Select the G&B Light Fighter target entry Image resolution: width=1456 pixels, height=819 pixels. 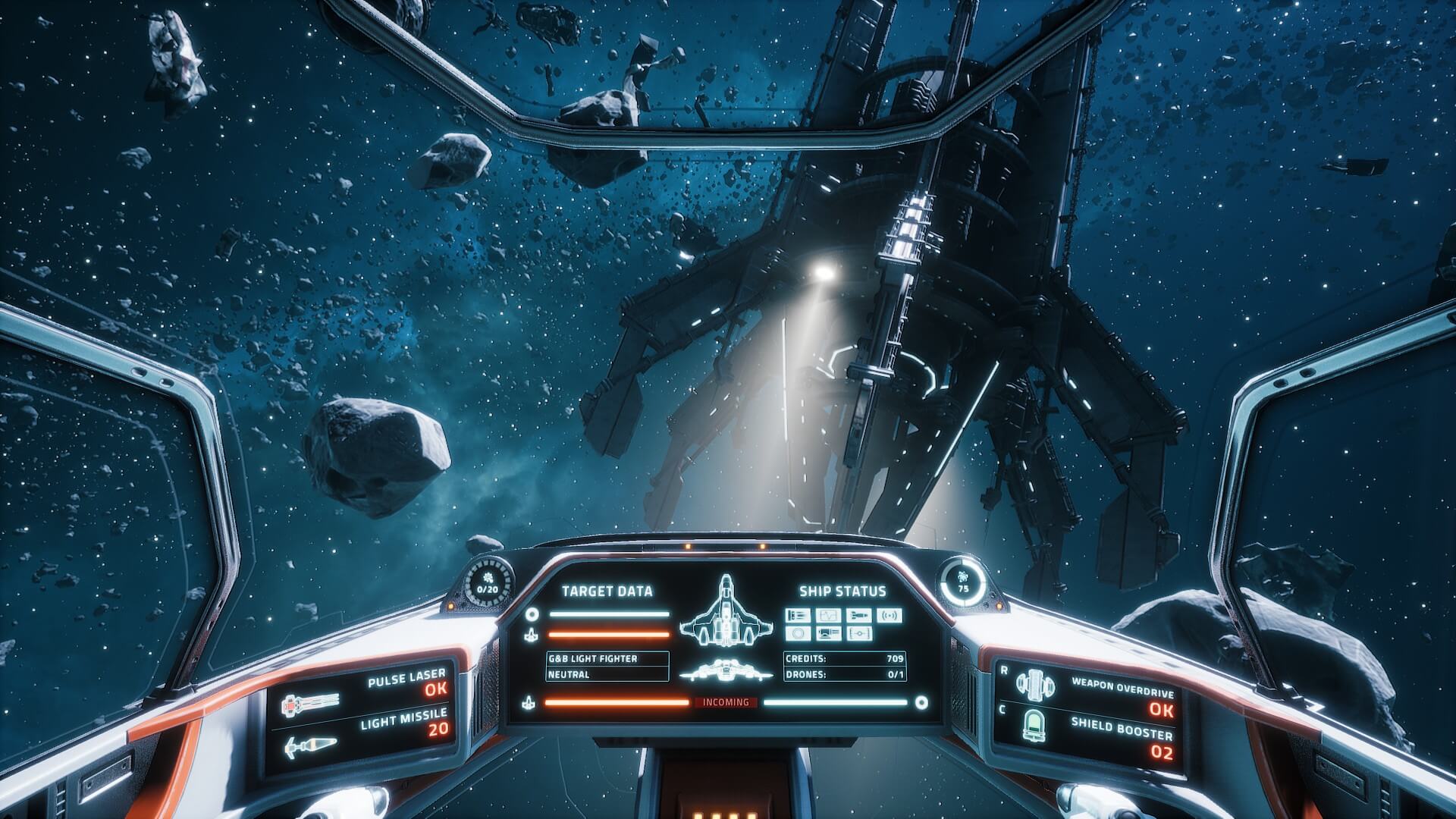point(607,659)
